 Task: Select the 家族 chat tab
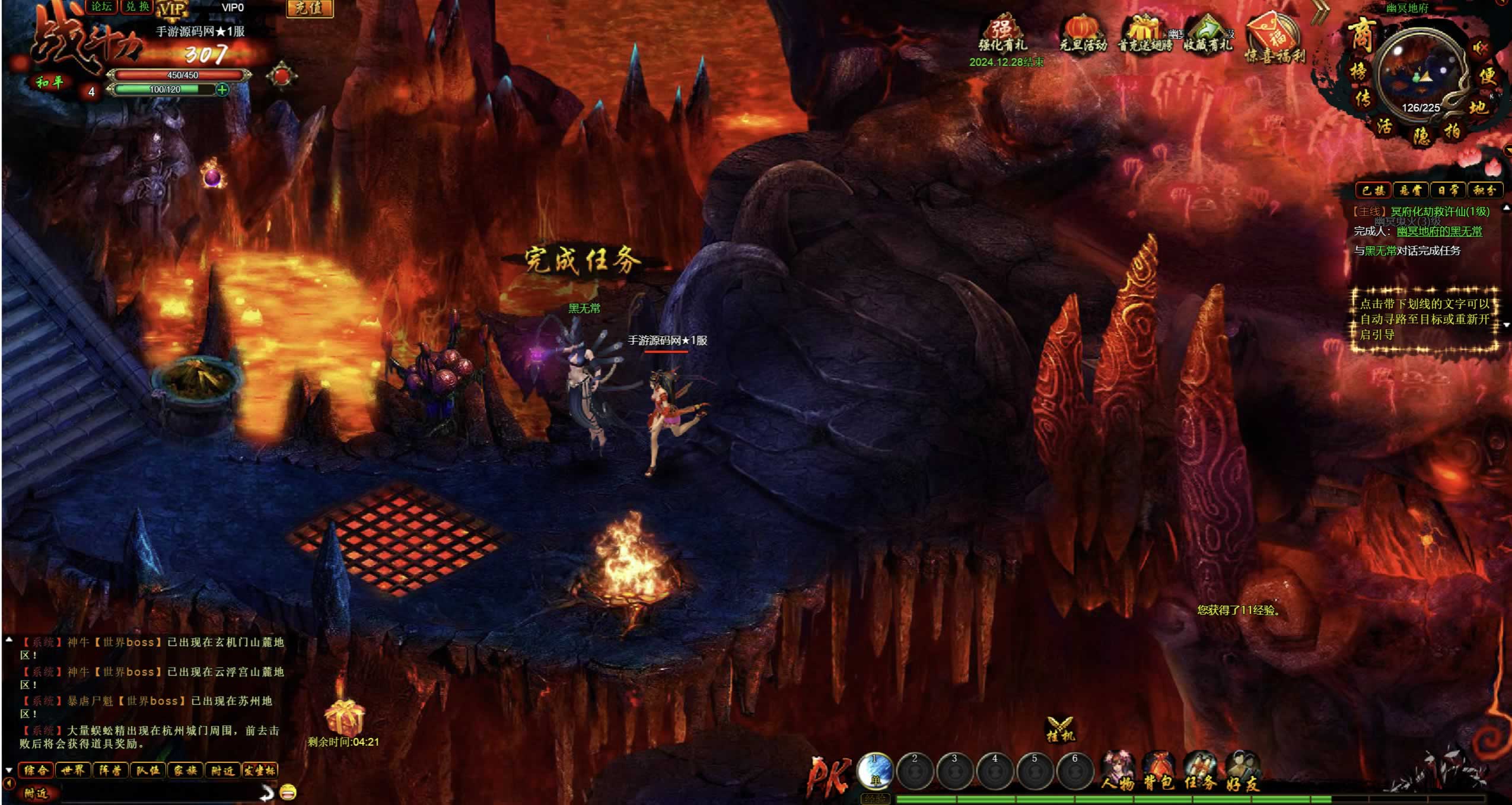[x=185, y=771]
